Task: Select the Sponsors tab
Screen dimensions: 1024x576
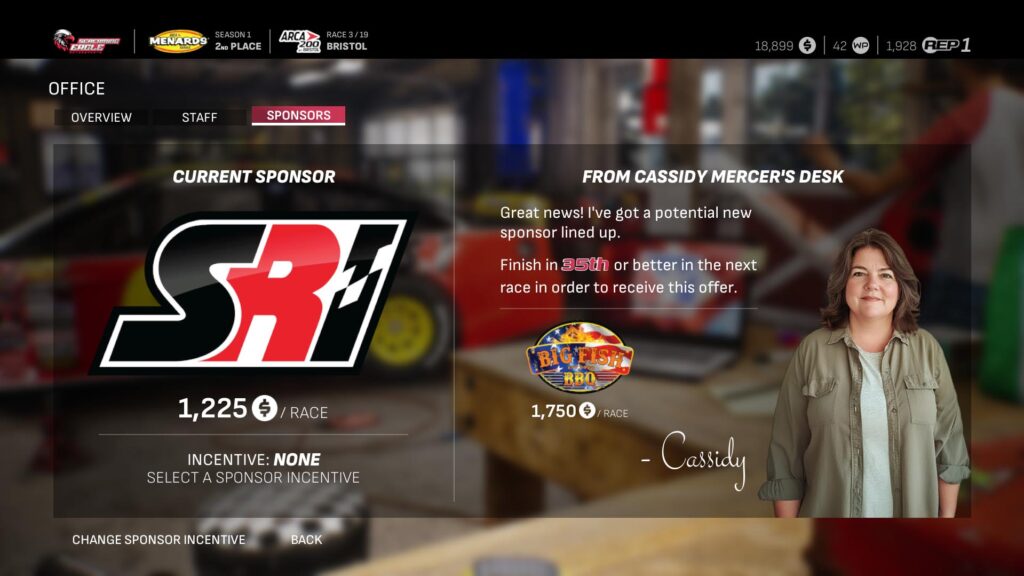Action: coord(298,116)
